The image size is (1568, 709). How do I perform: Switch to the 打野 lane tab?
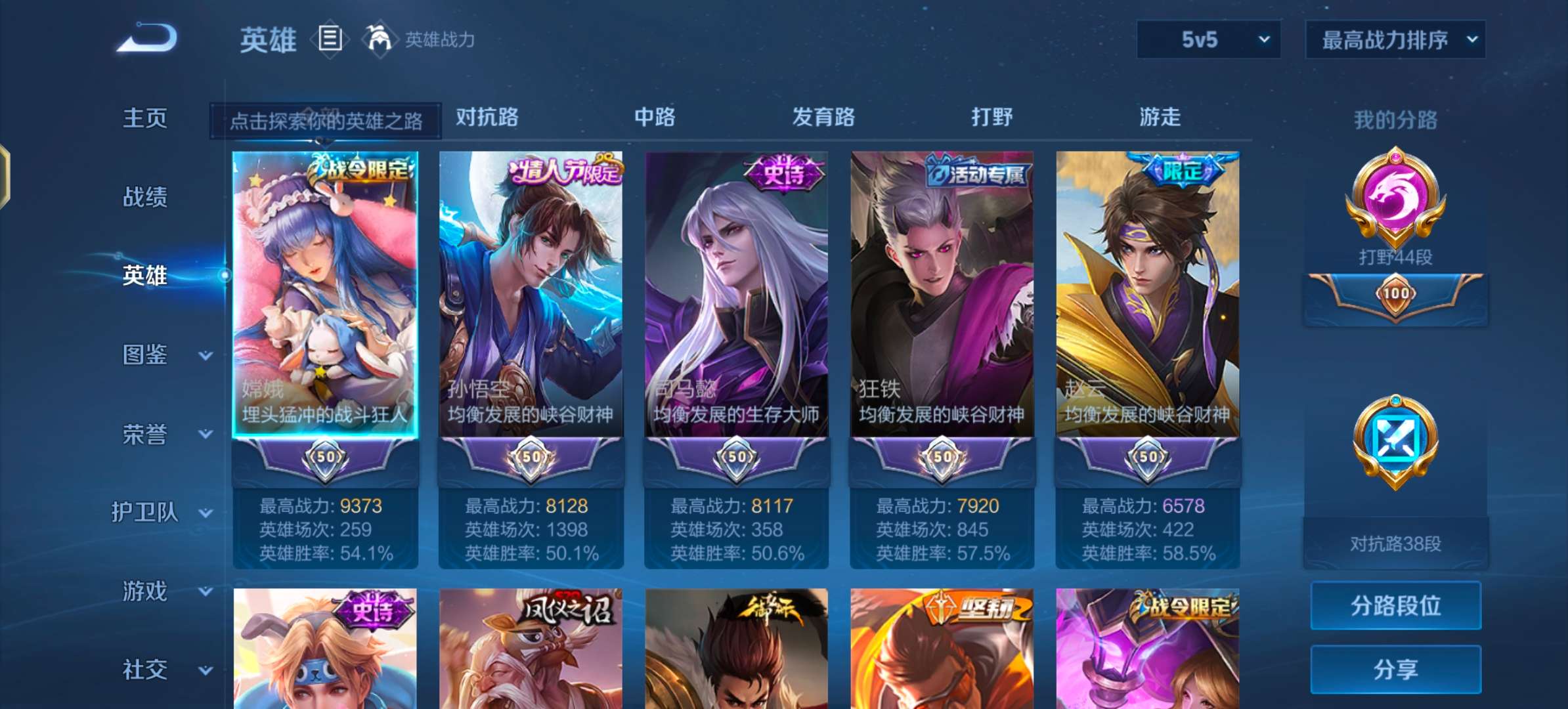(993, 118)
